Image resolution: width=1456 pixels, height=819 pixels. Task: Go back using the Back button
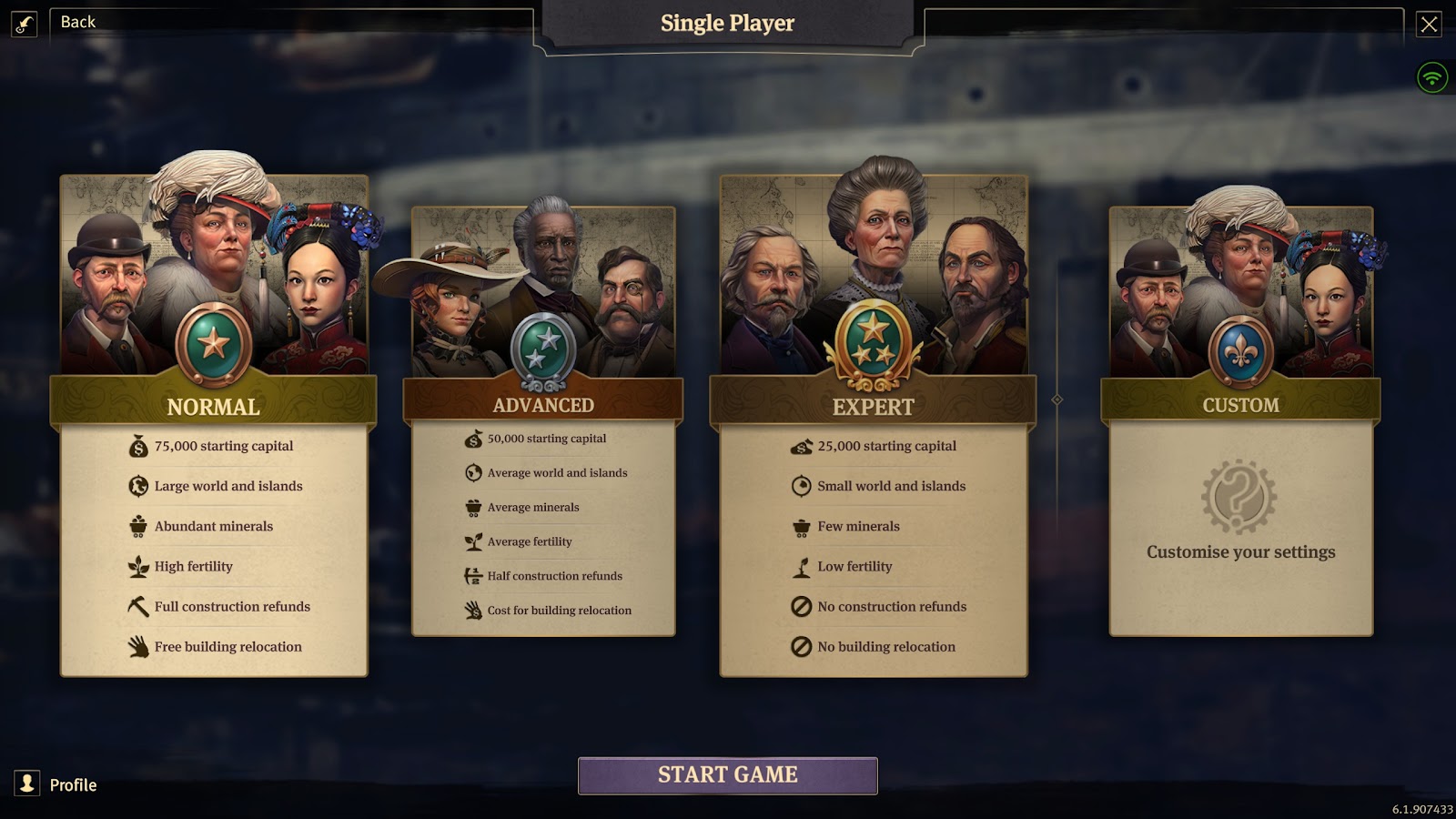click(x=78, y=22)
